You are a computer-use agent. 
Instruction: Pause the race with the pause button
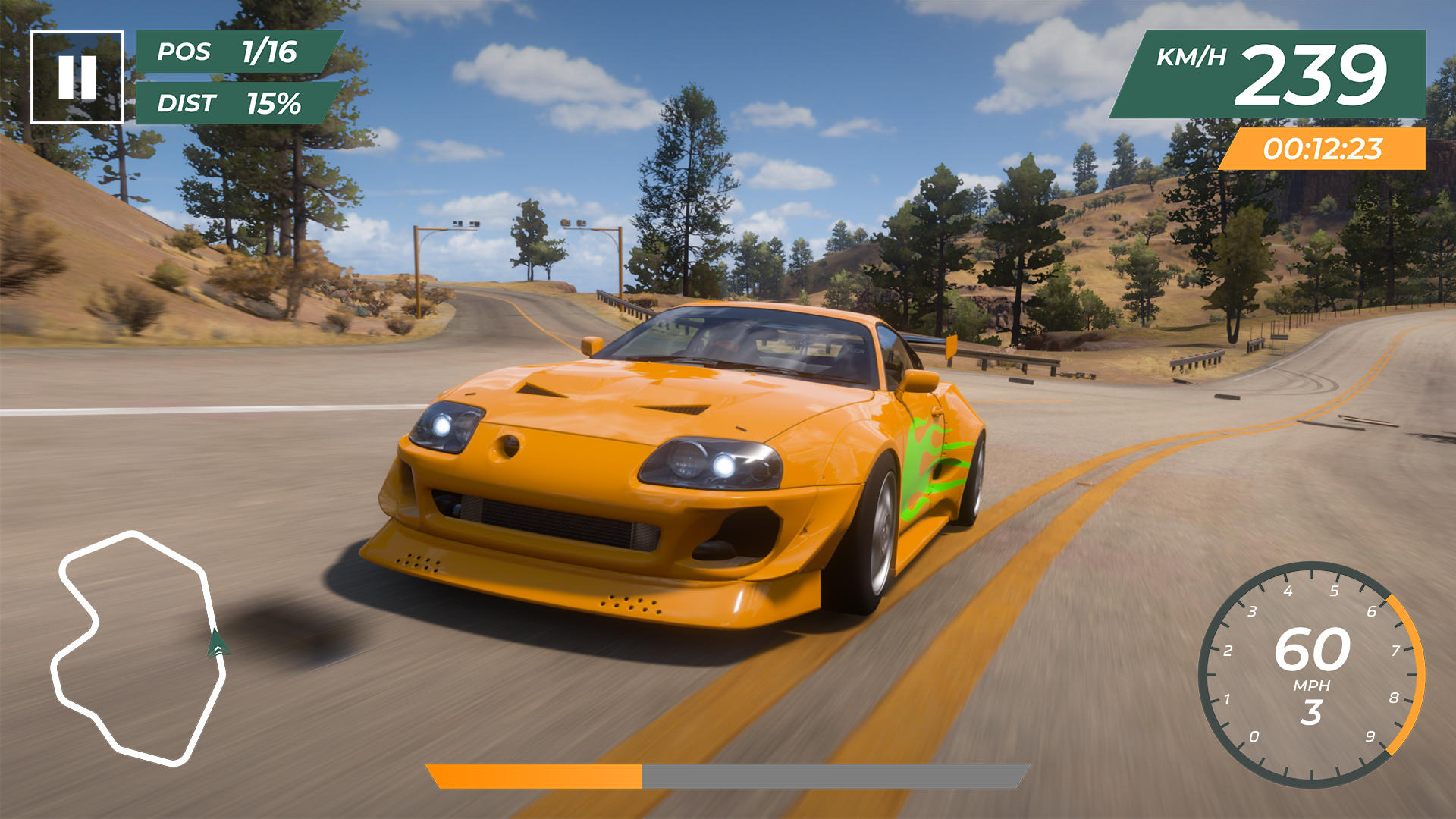(x=77, y=77)
